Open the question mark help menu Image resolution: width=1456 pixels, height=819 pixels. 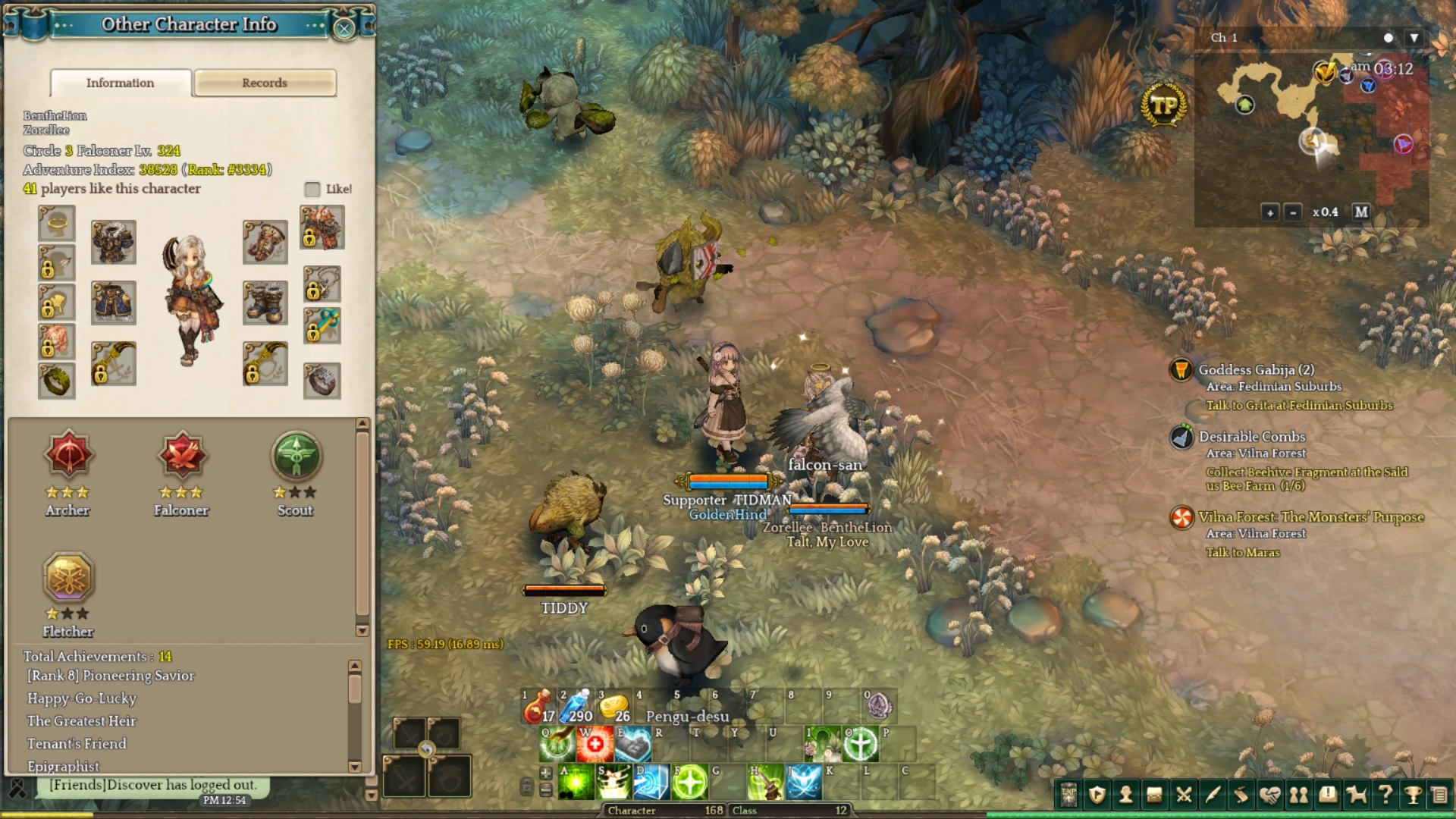[x=1385, y=794]
